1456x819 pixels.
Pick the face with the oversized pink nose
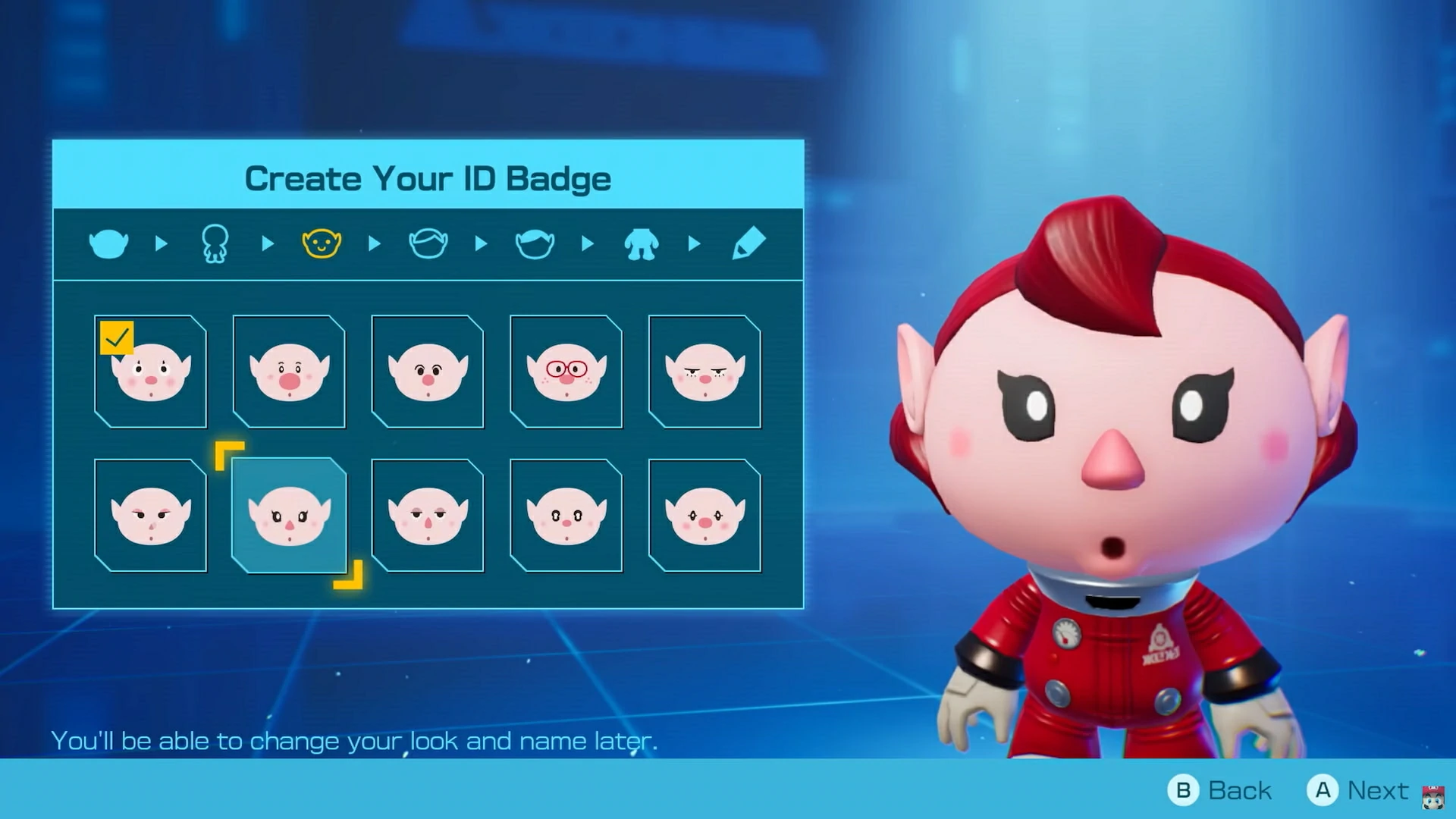(289, 372)
